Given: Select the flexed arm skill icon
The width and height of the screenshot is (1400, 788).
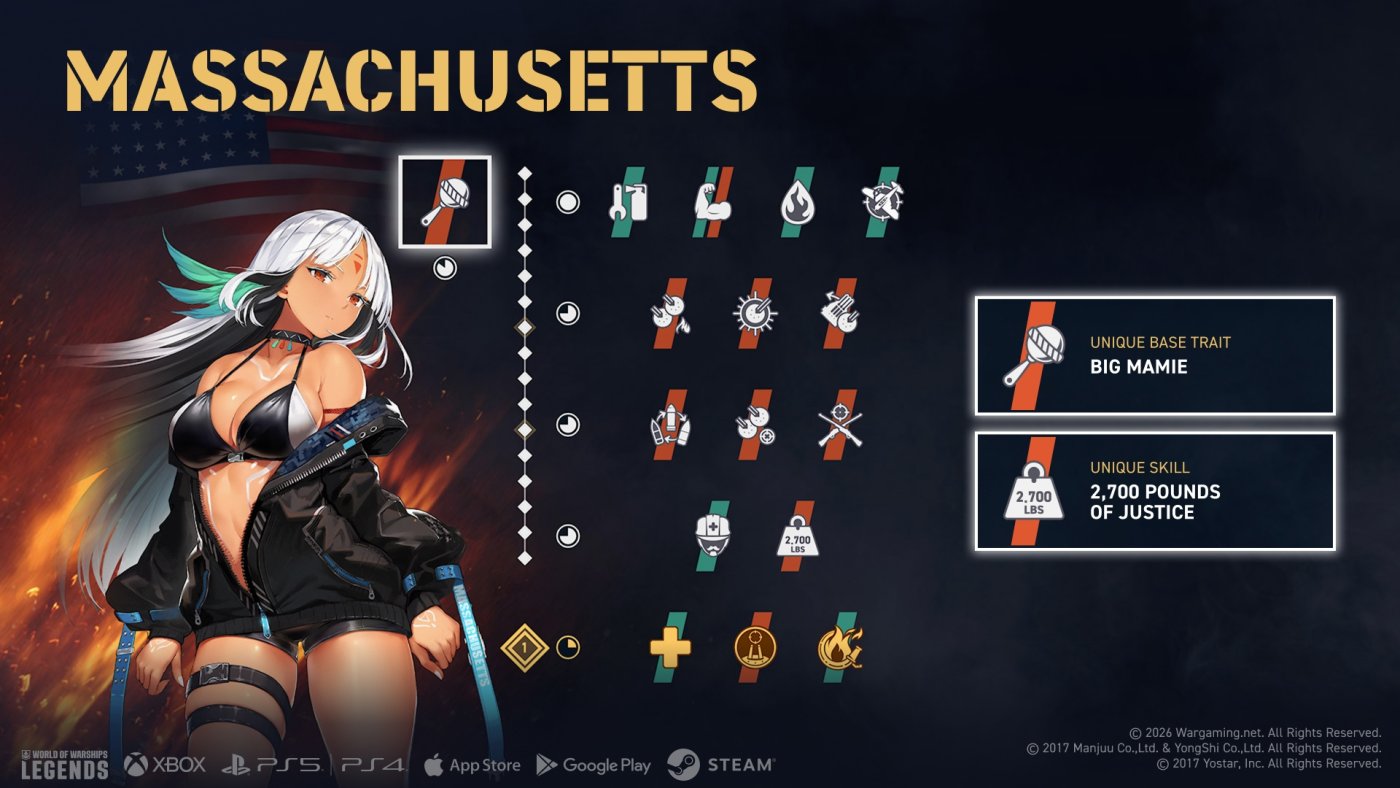Looking at the screenshot, I should pyautogui.click(x=713, y=202).
